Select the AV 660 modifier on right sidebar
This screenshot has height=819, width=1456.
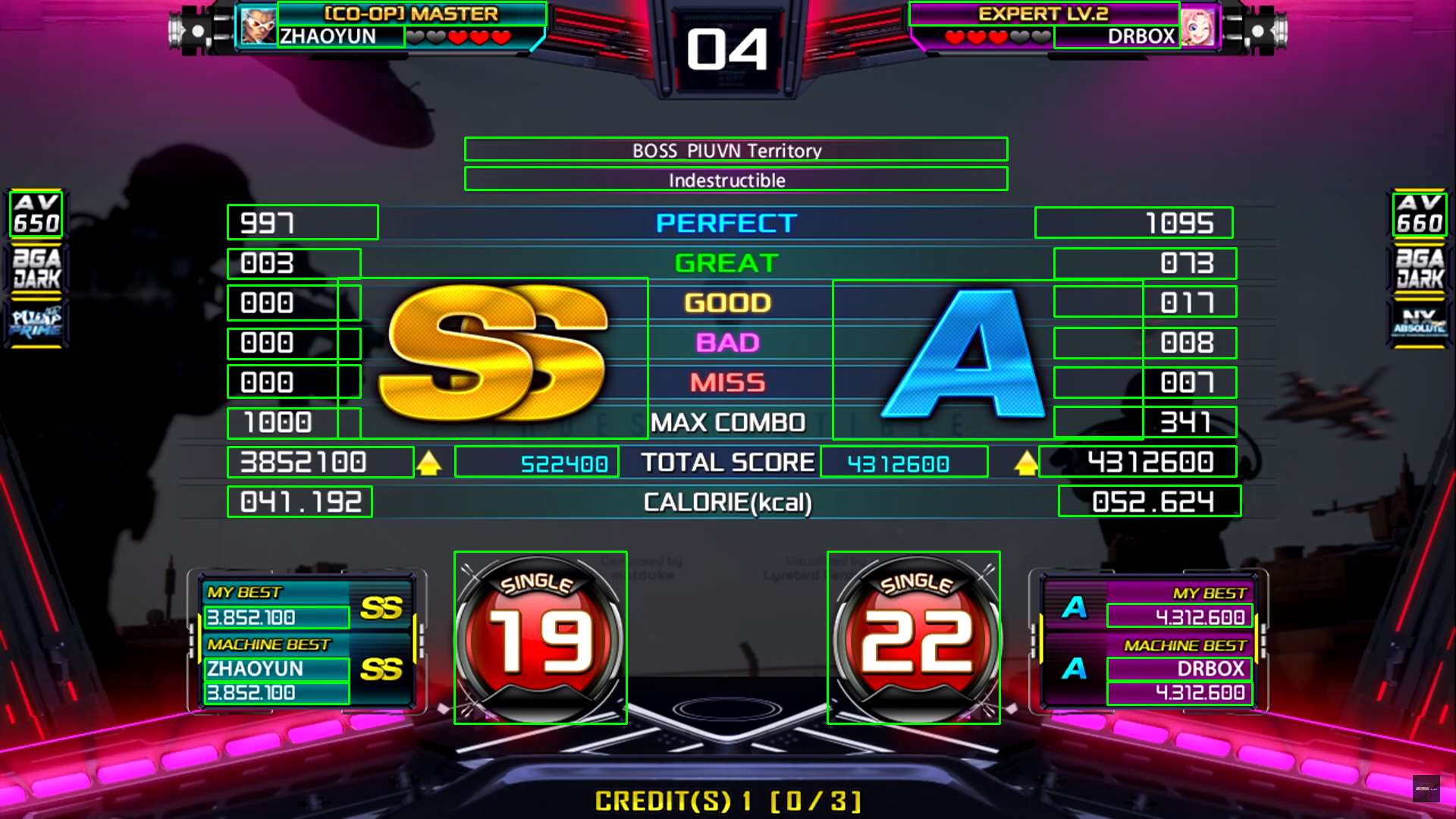(1421, 215)
